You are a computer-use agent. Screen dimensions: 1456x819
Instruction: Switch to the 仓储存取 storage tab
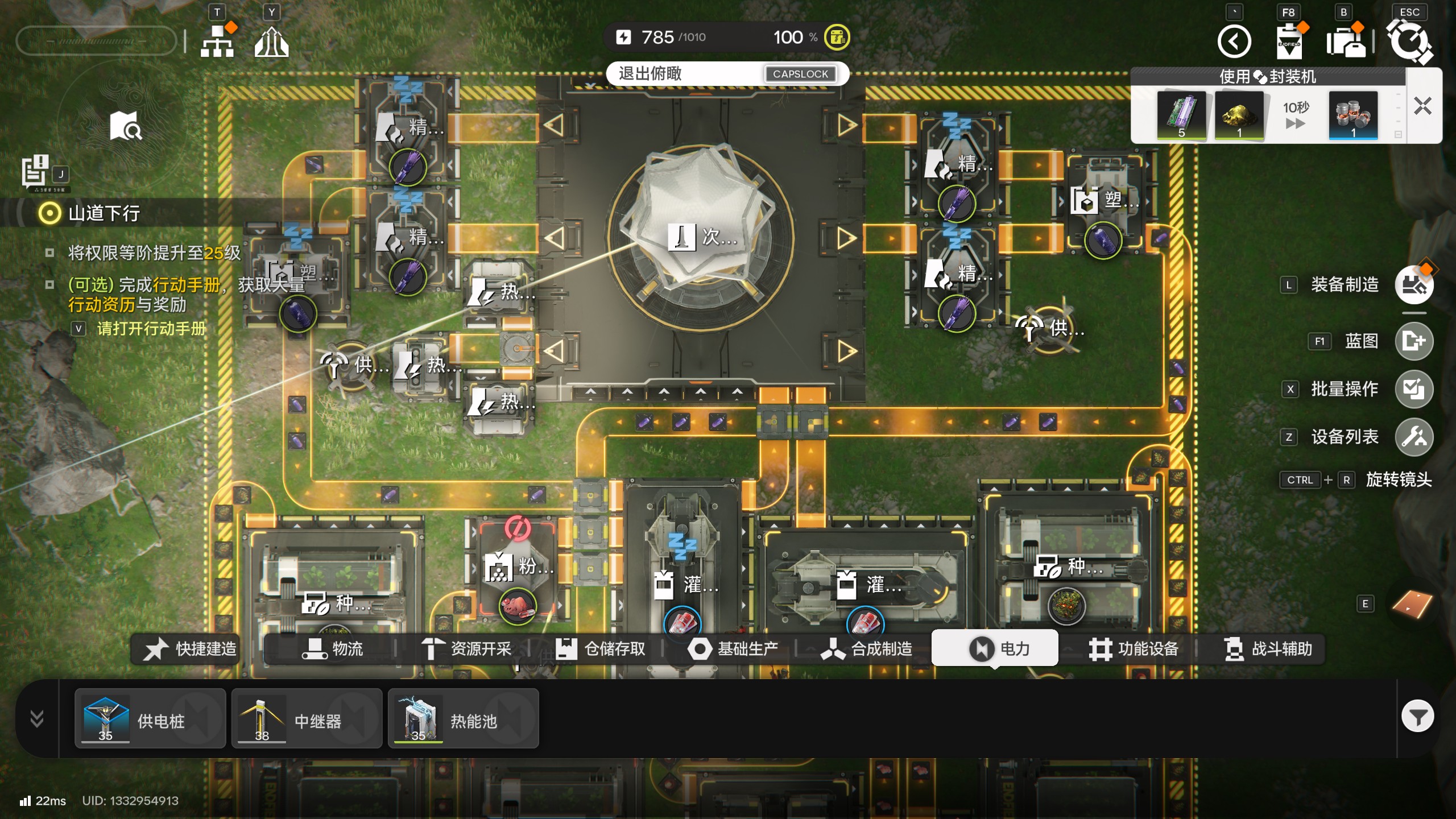point(600,649)
